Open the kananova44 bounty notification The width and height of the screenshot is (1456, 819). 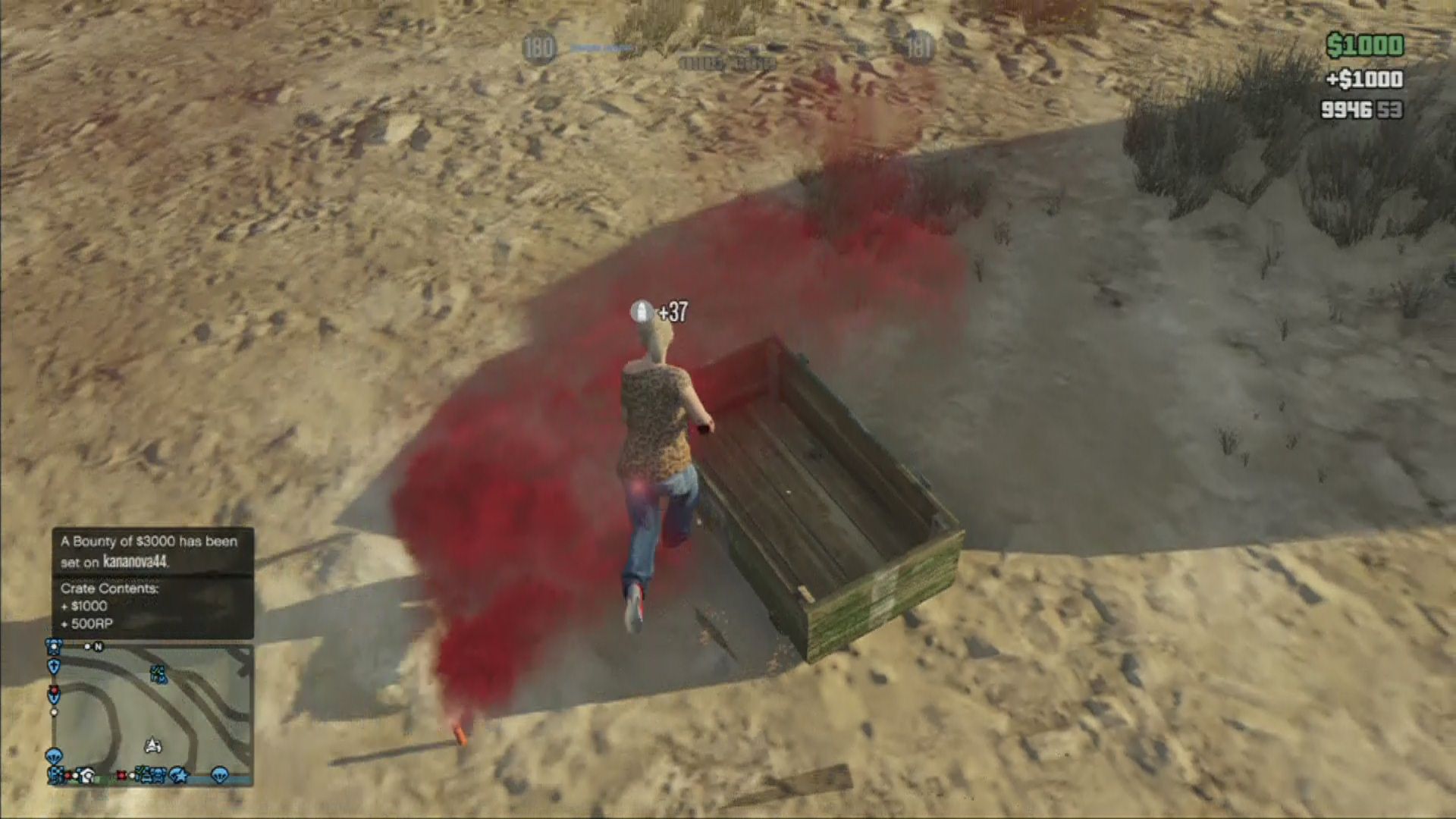point(152,551)
